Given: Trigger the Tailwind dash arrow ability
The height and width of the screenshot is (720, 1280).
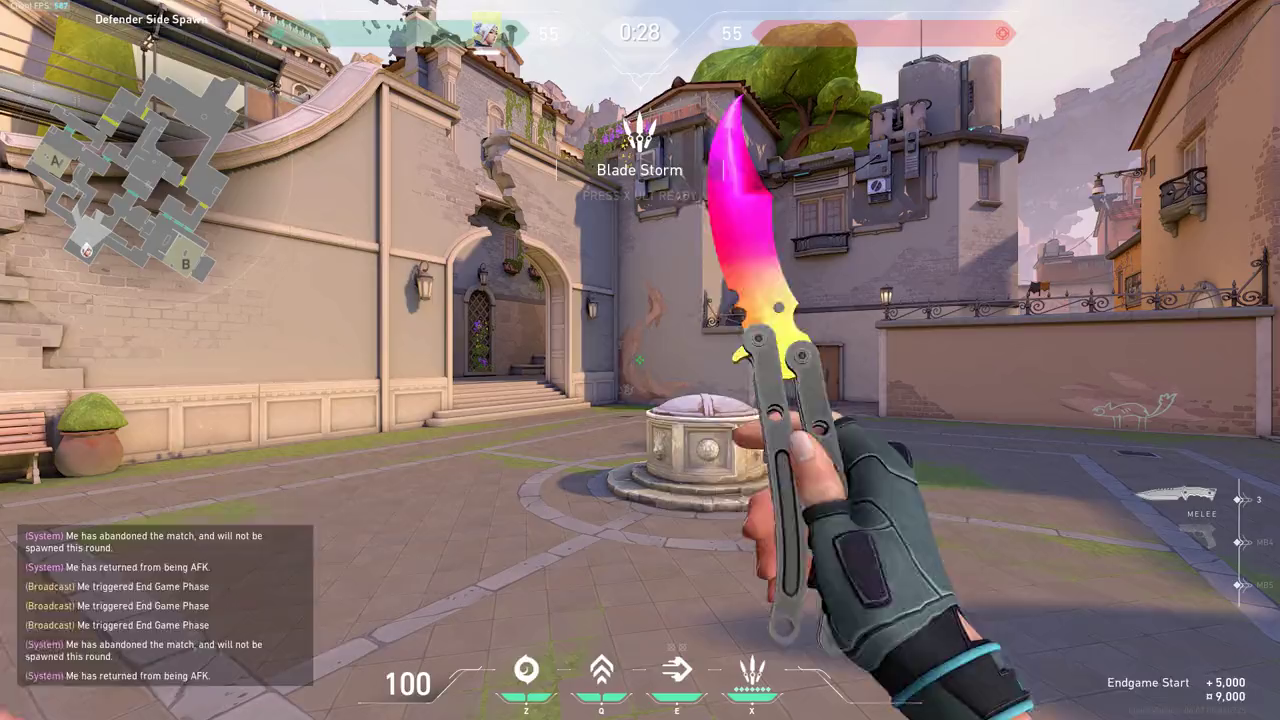Looking at the screenshot, I should 676,670.
